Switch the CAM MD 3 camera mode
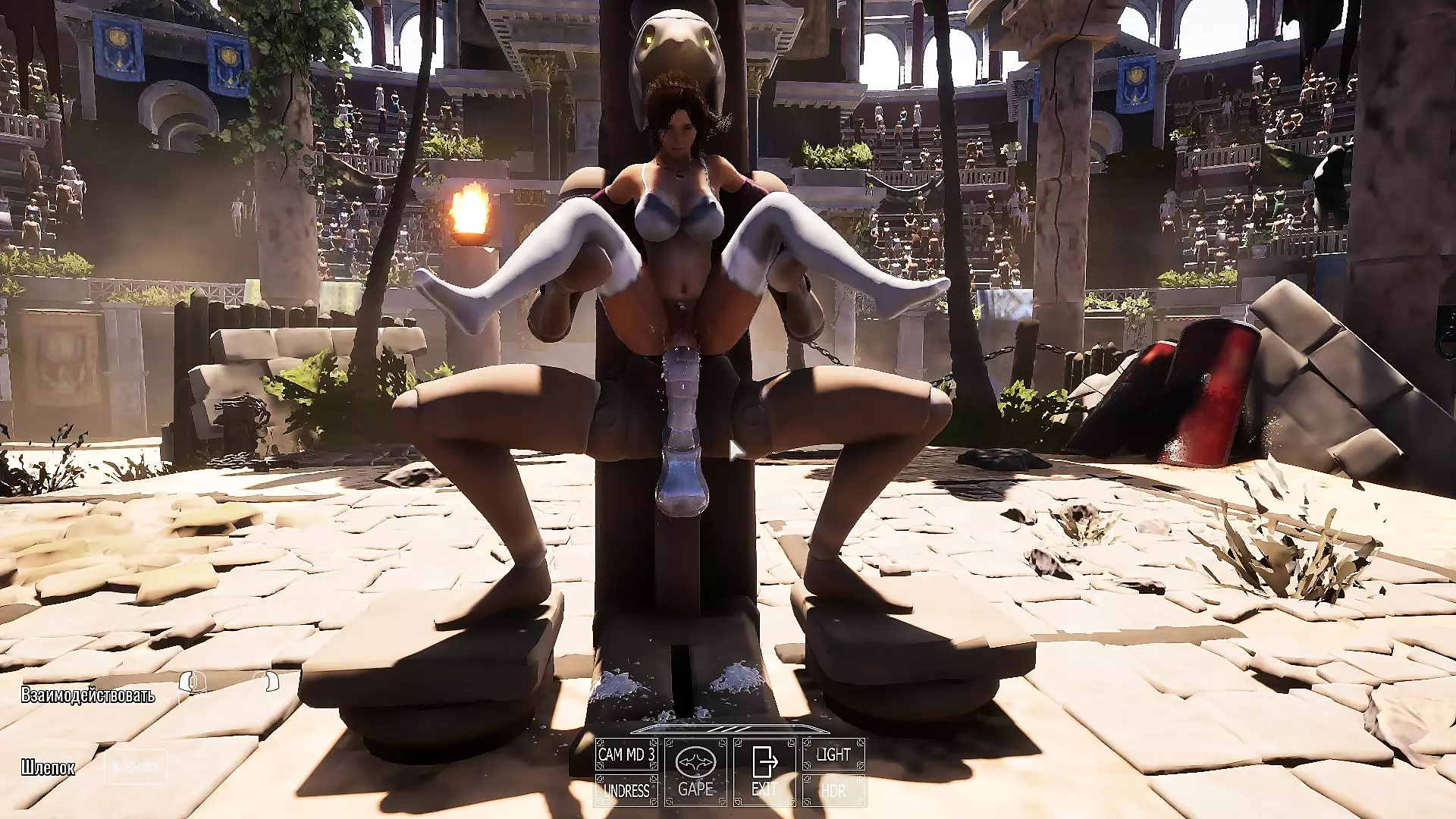 626,755
